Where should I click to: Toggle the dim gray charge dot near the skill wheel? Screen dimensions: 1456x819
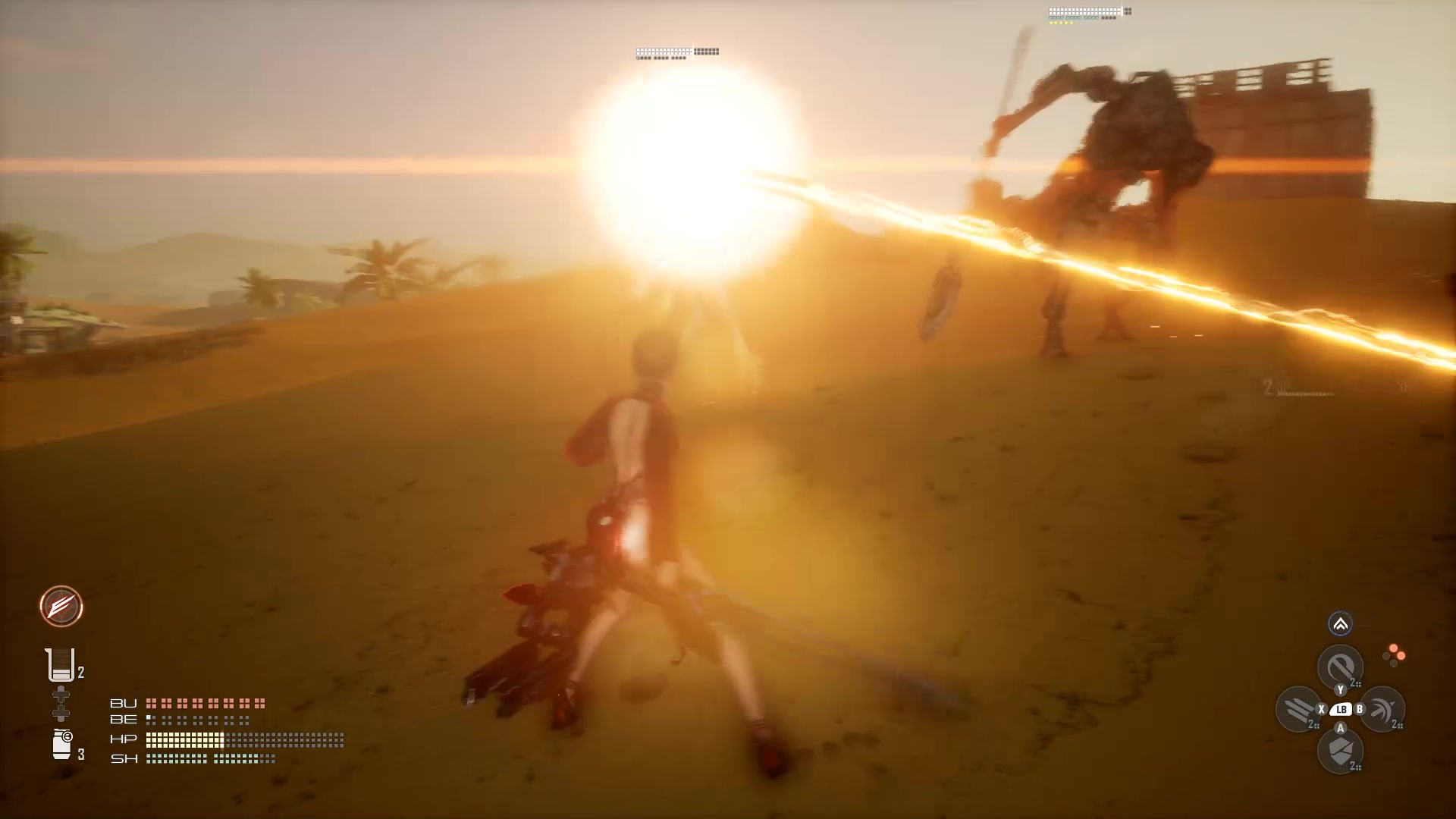pos(1387,657)
